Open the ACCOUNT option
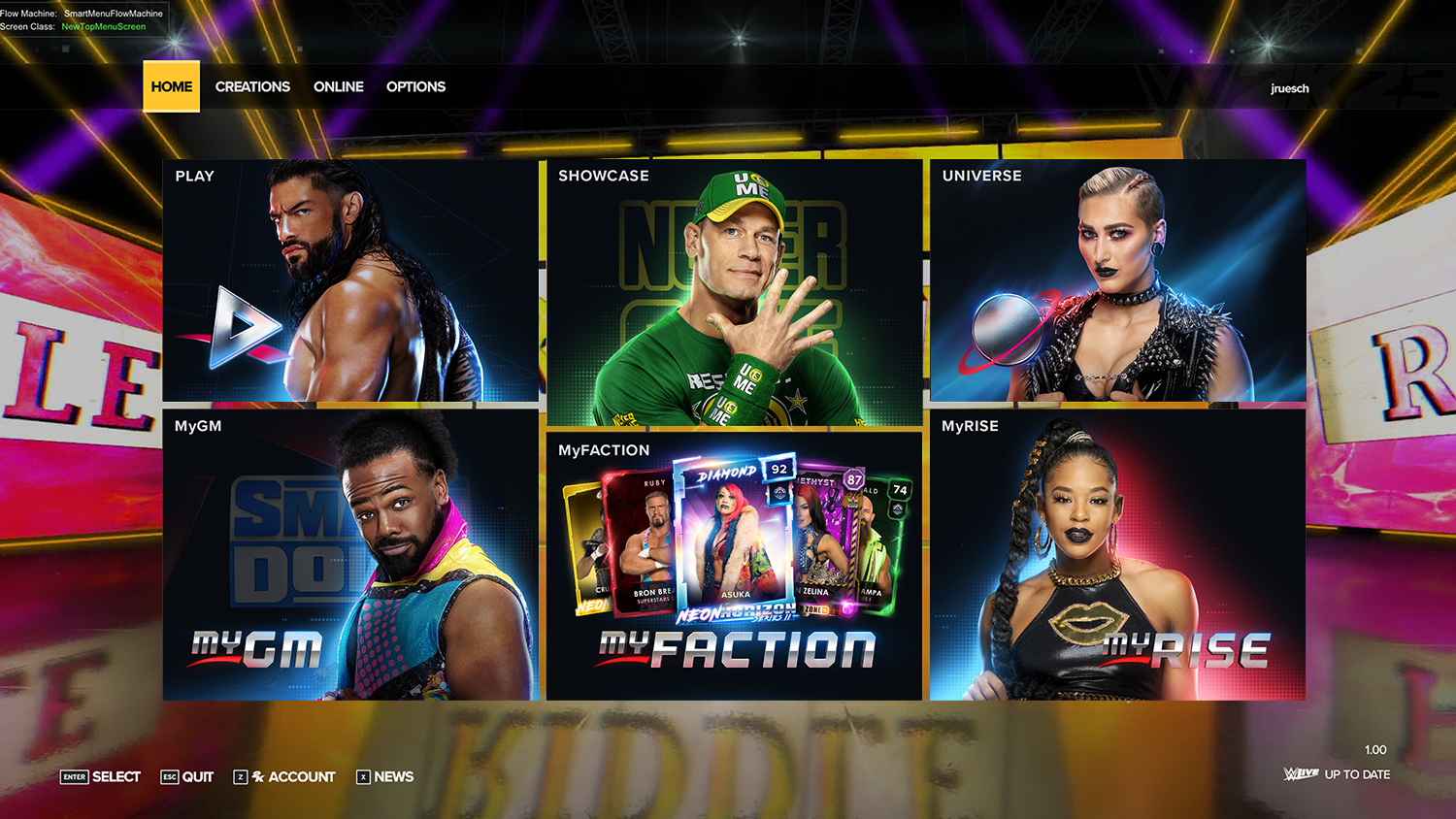This screenshot has height=819, width=1456. [x=284, y=777]
